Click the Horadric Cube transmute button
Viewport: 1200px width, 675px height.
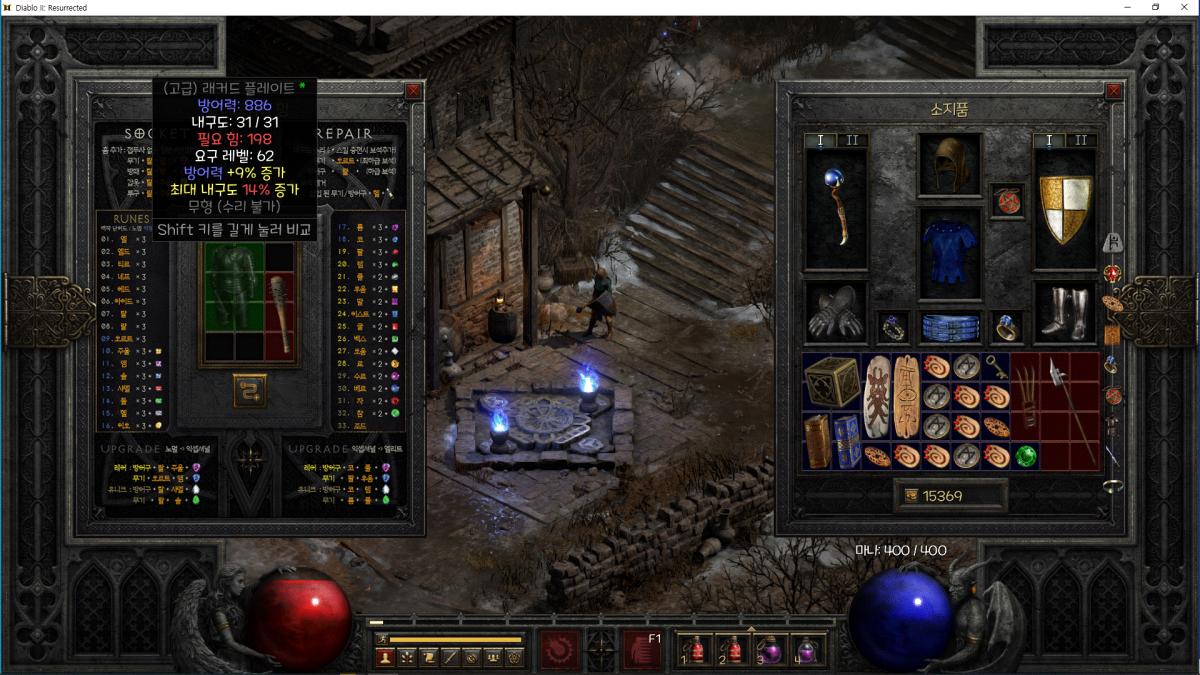pyautogui.click(x=250, y=390)
